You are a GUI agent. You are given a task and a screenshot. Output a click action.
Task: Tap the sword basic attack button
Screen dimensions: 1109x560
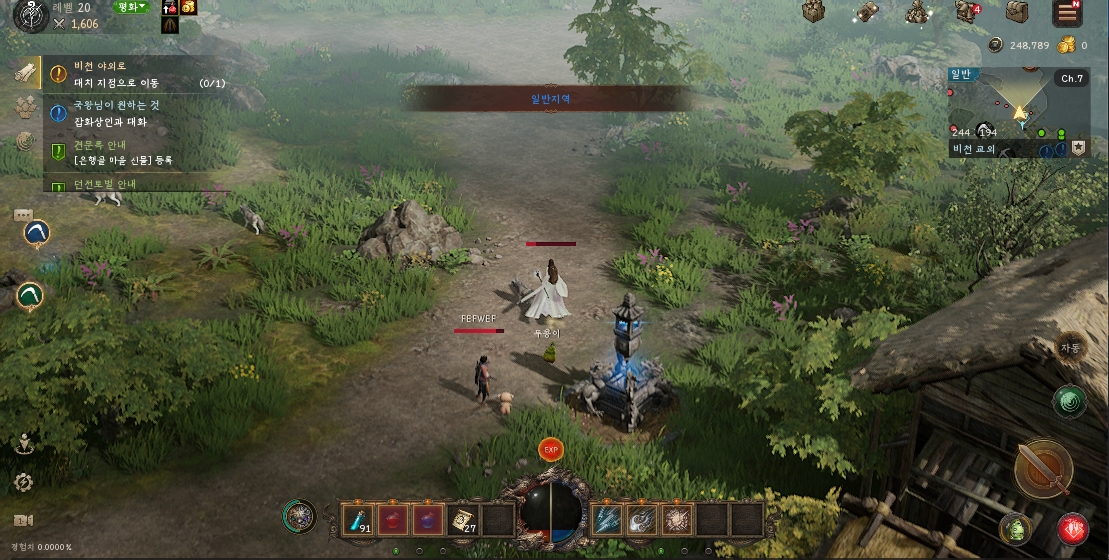click(1043, 467)
